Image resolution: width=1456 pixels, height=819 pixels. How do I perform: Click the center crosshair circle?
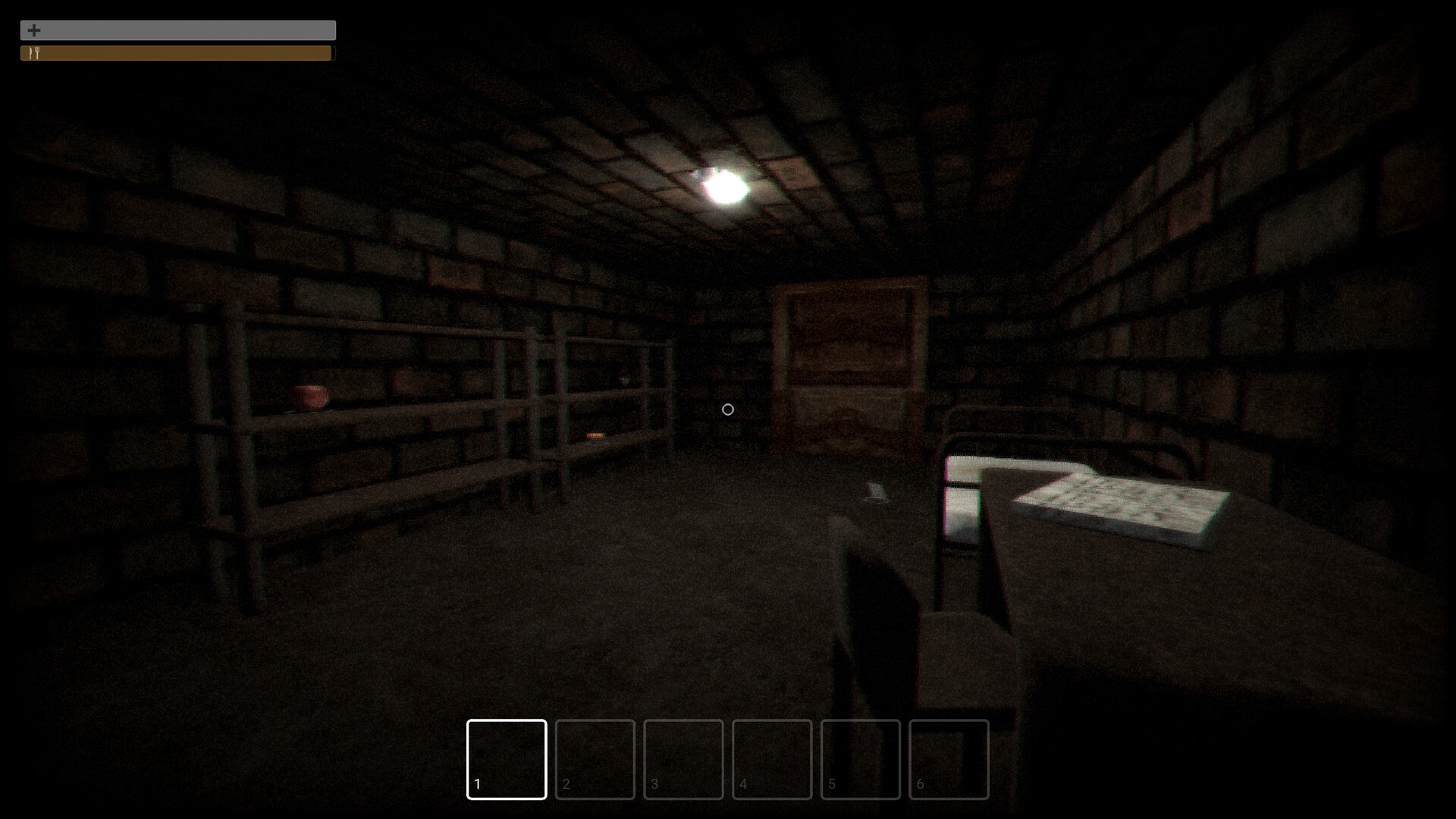click(x=727, y=409)
